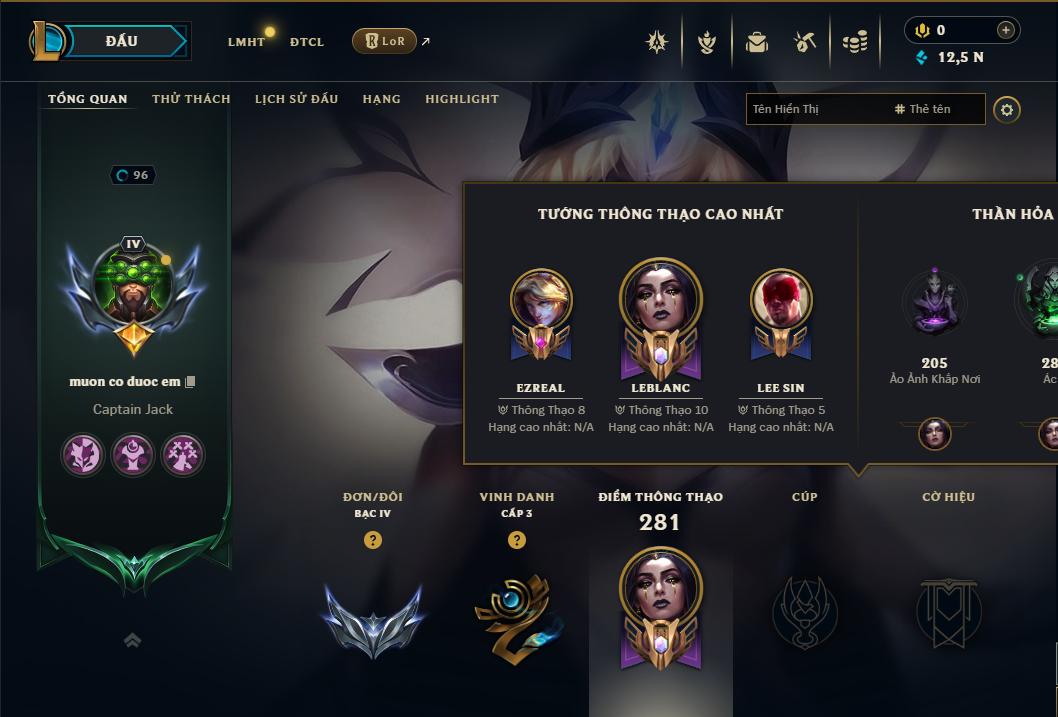Open the LMHT game tab
Image resolution: width=1058 pixels, height=717 pixels.
246,42
